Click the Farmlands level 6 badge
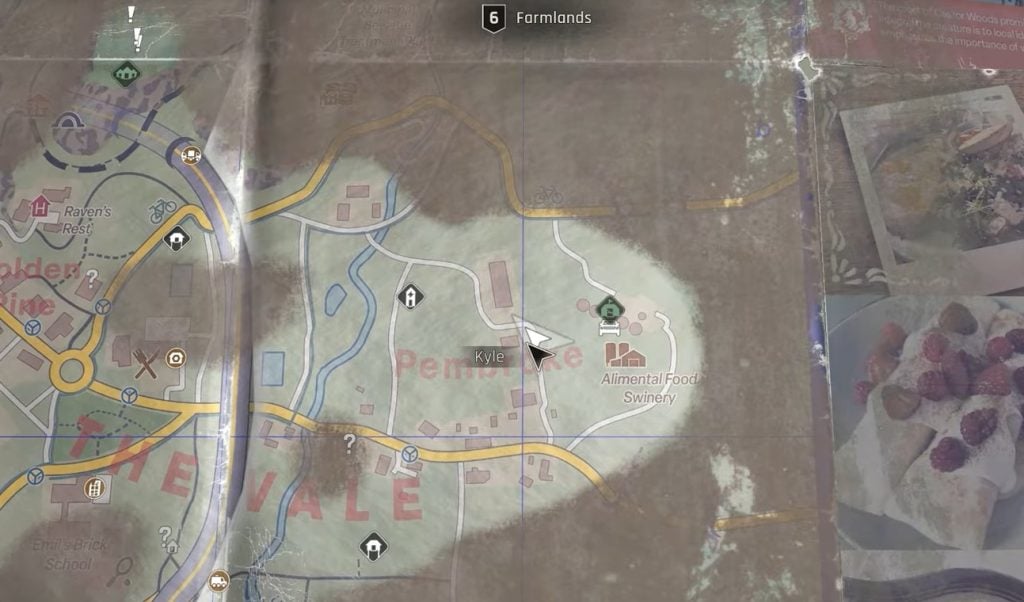 (x=492, y=18)
